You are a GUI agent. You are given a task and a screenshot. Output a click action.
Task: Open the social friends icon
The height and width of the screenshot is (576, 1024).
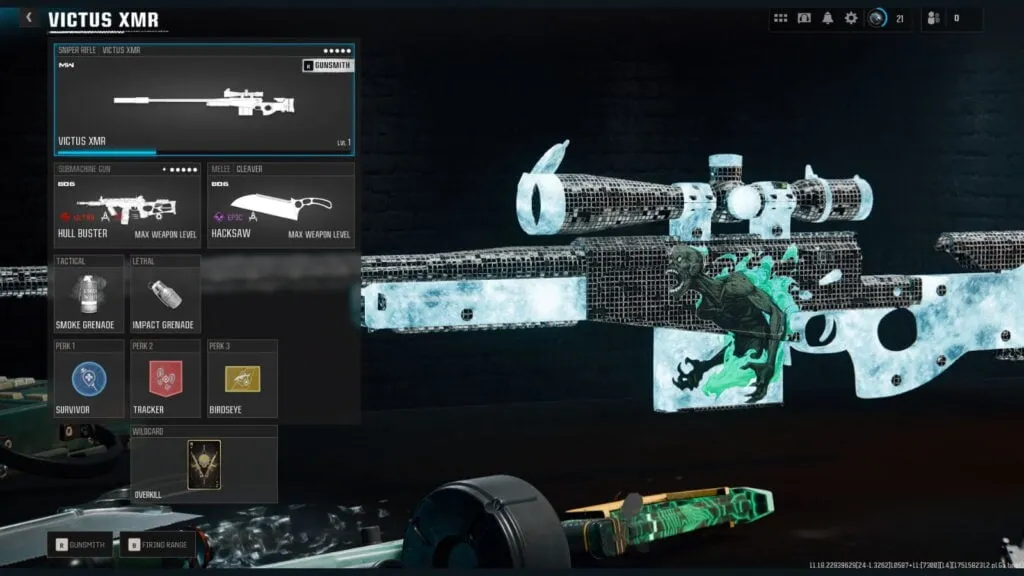click(935, 18)
